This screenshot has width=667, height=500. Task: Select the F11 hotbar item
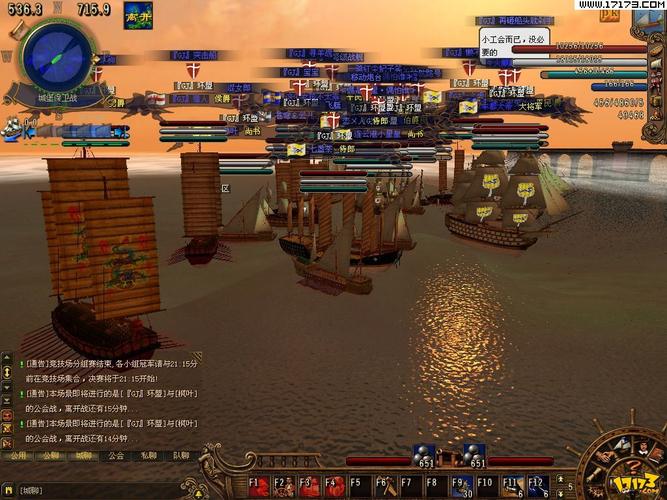tap(510, 487)
